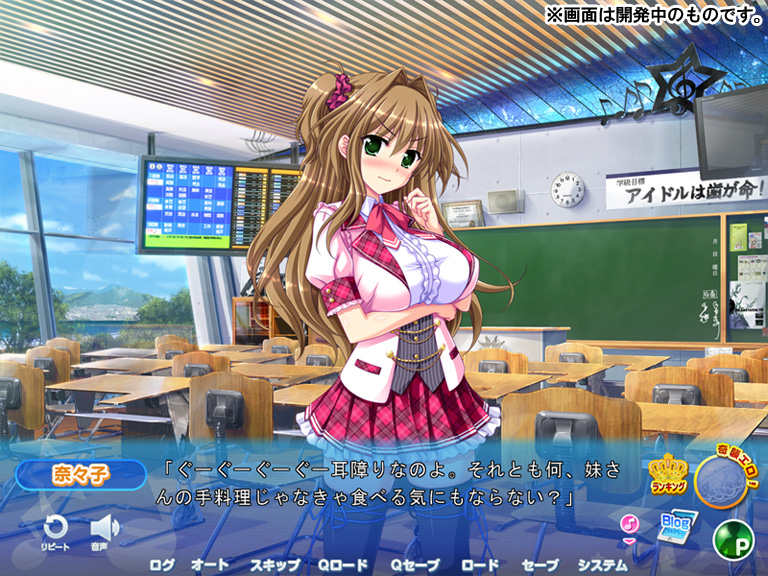Click the リピート repeat voice icon

55,528
